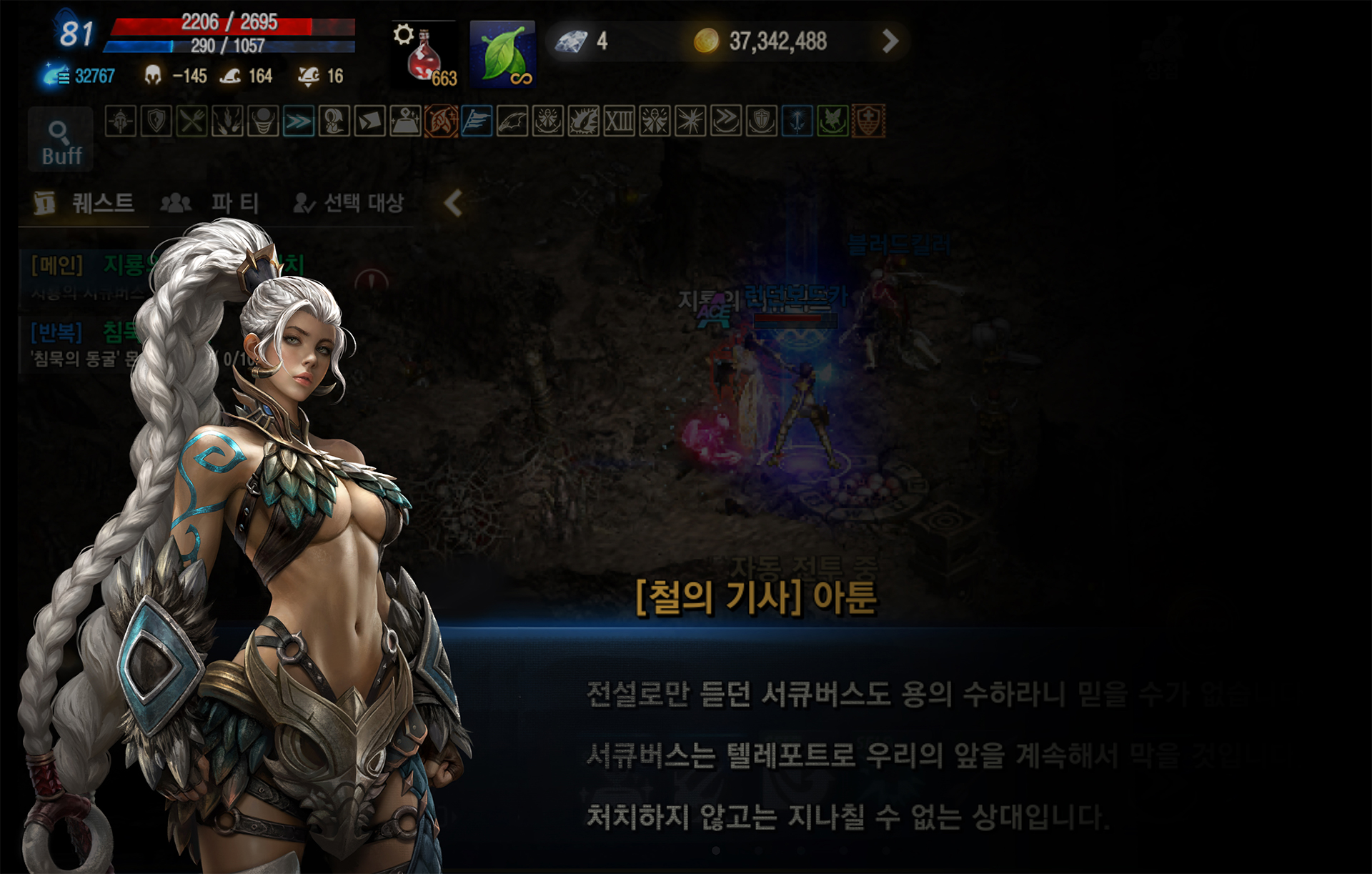
Task: Open the 선택 대상 target tab
Action: point(349,204)
